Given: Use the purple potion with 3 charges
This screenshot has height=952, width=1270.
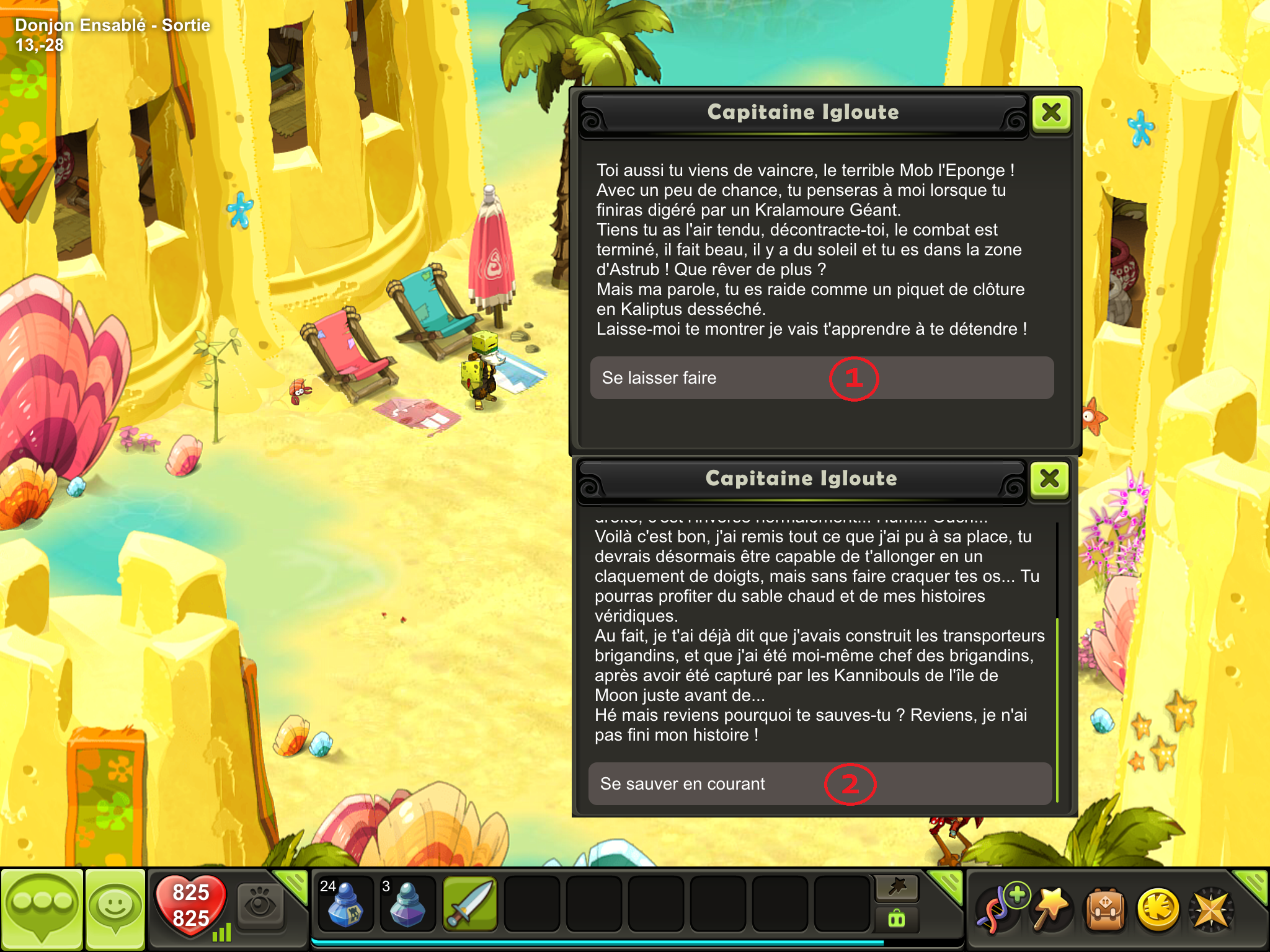Looking at the screenshot, I should point(407,904).
